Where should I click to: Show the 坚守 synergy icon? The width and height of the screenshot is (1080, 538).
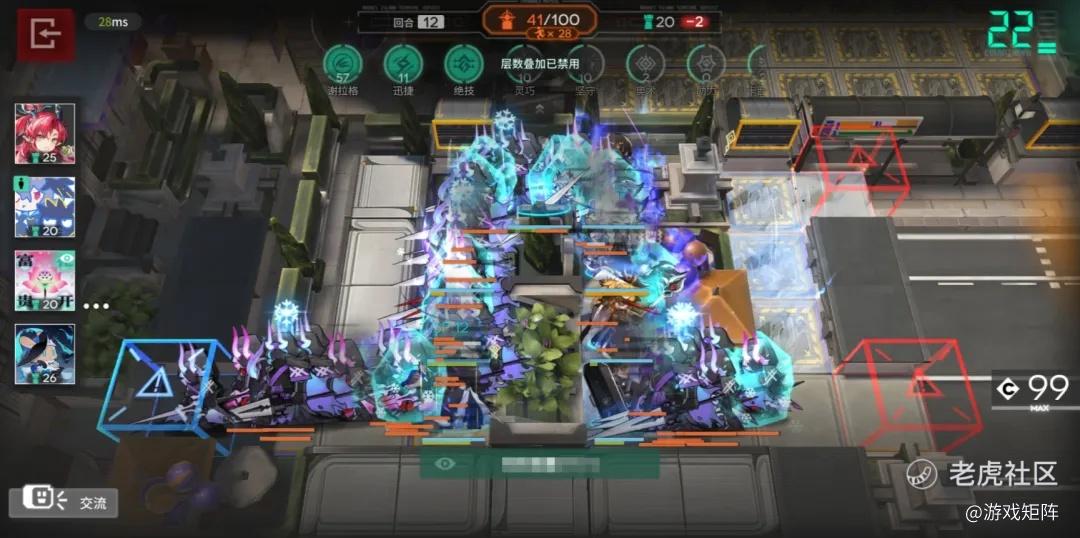585,64
